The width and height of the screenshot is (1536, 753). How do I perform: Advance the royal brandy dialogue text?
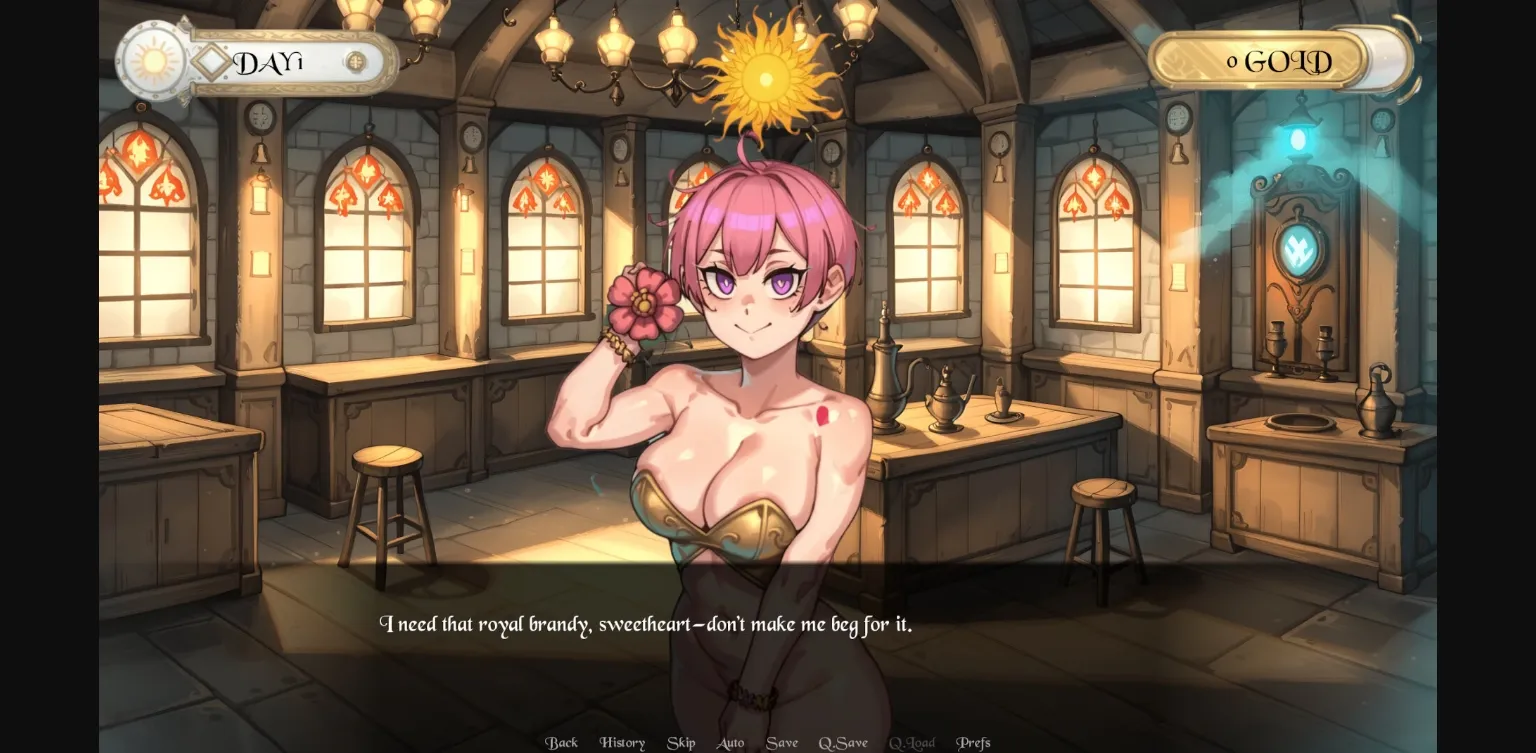pos(648,623)
